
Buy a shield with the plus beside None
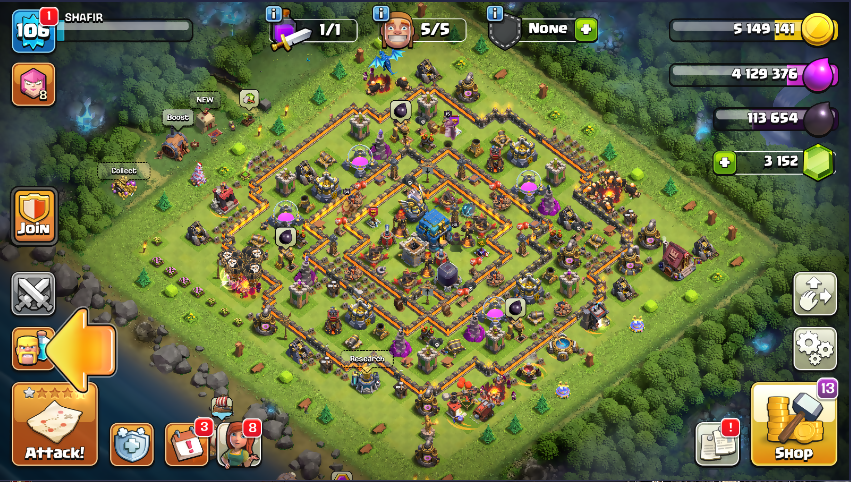(586, 29)
